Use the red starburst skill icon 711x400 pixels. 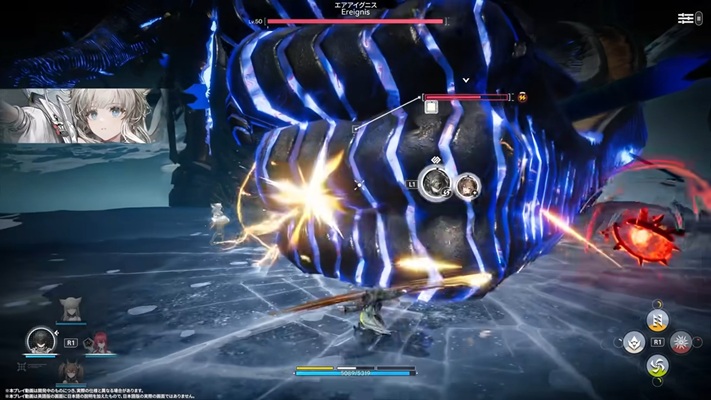[681, 343]
